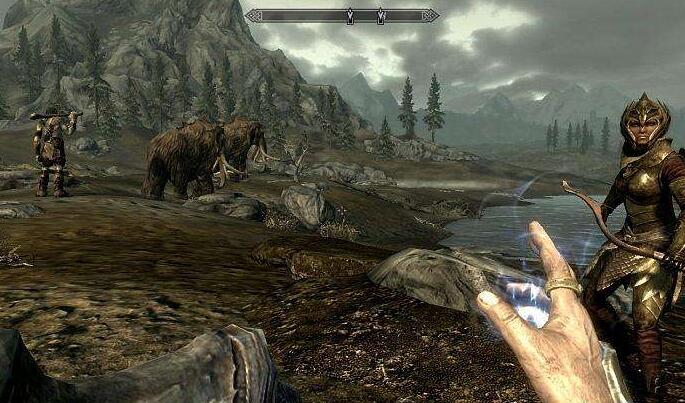Click the compass bar on the HUD
Viewport: 685px width, 403px height.
[x=342, y=15]
